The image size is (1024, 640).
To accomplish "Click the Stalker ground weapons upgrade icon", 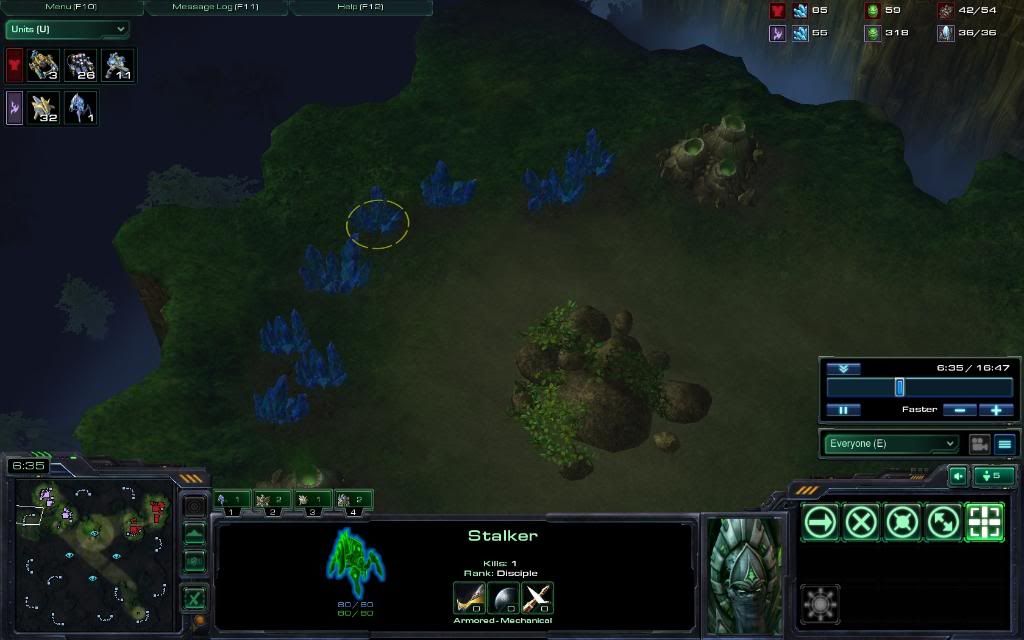I will (469, 597).
